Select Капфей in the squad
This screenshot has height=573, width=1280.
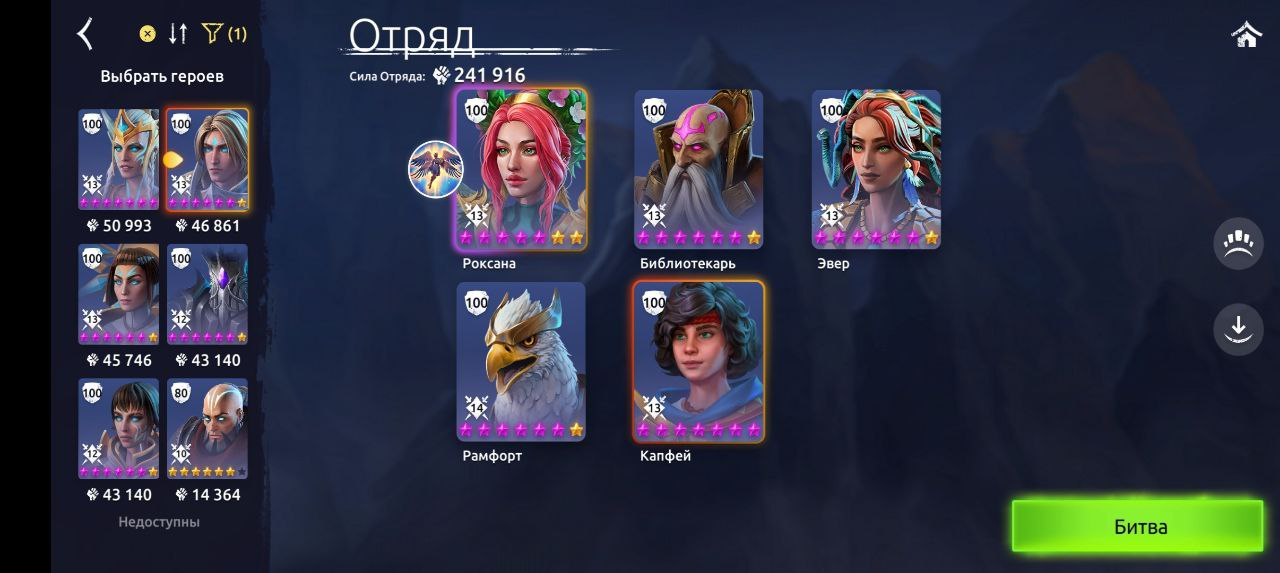(698, 360)
